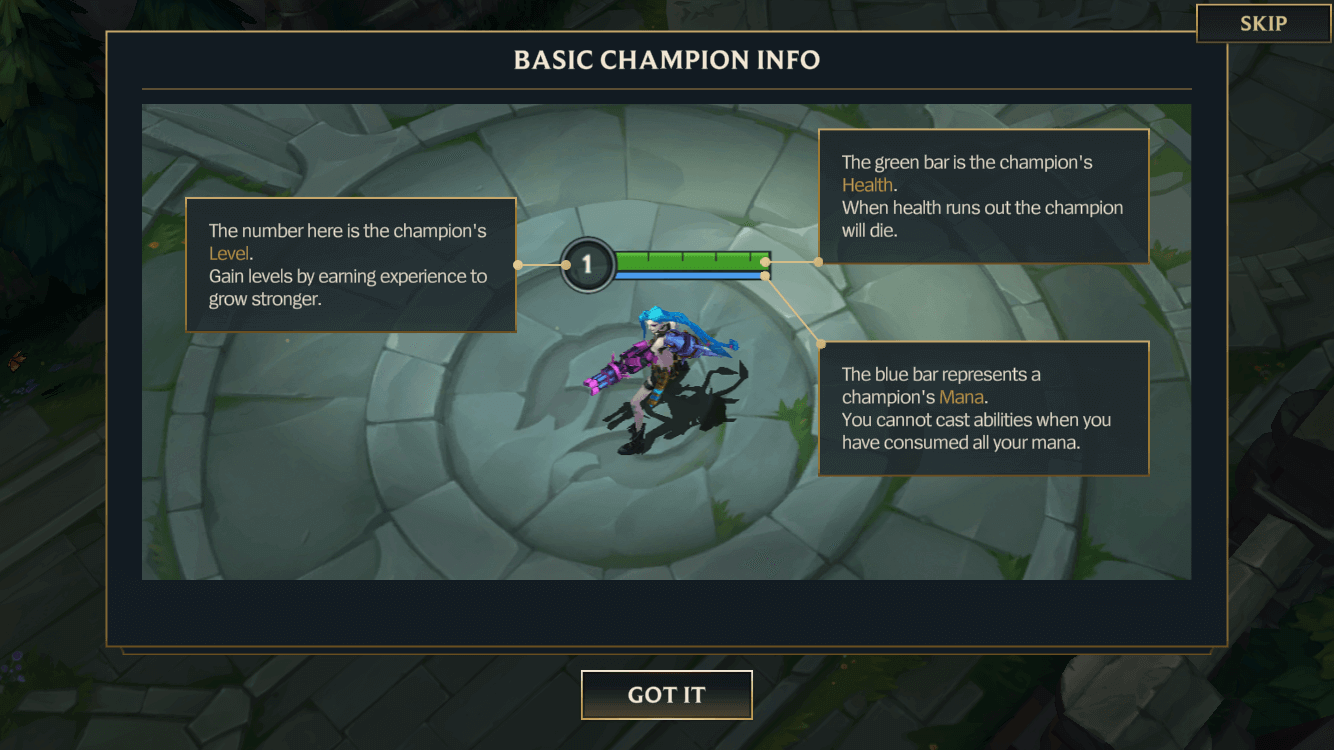
Task: Click the level badge showing number 1
Action: [586, 266]
